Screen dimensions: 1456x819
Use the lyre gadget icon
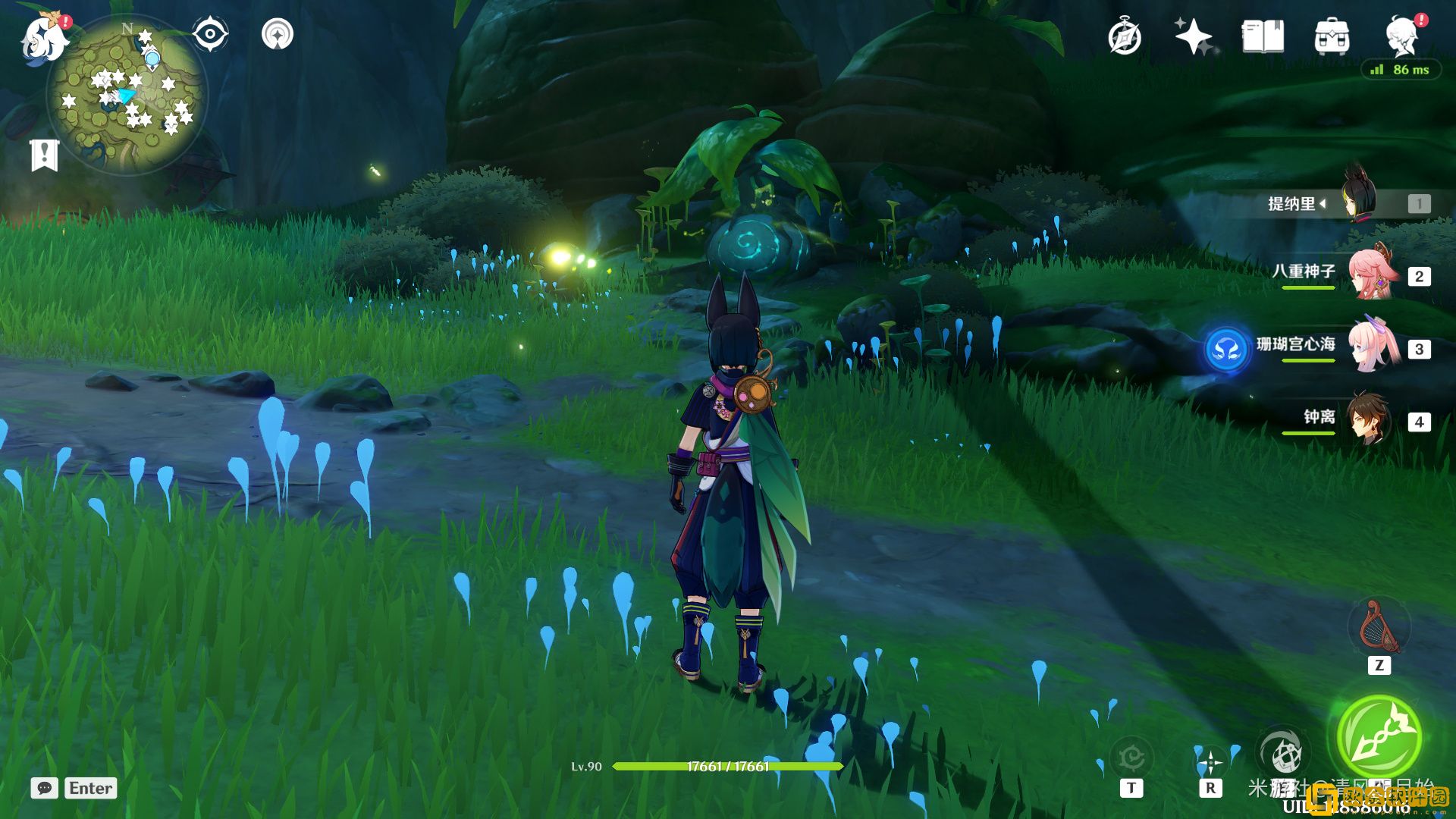tap(1379, 628)
